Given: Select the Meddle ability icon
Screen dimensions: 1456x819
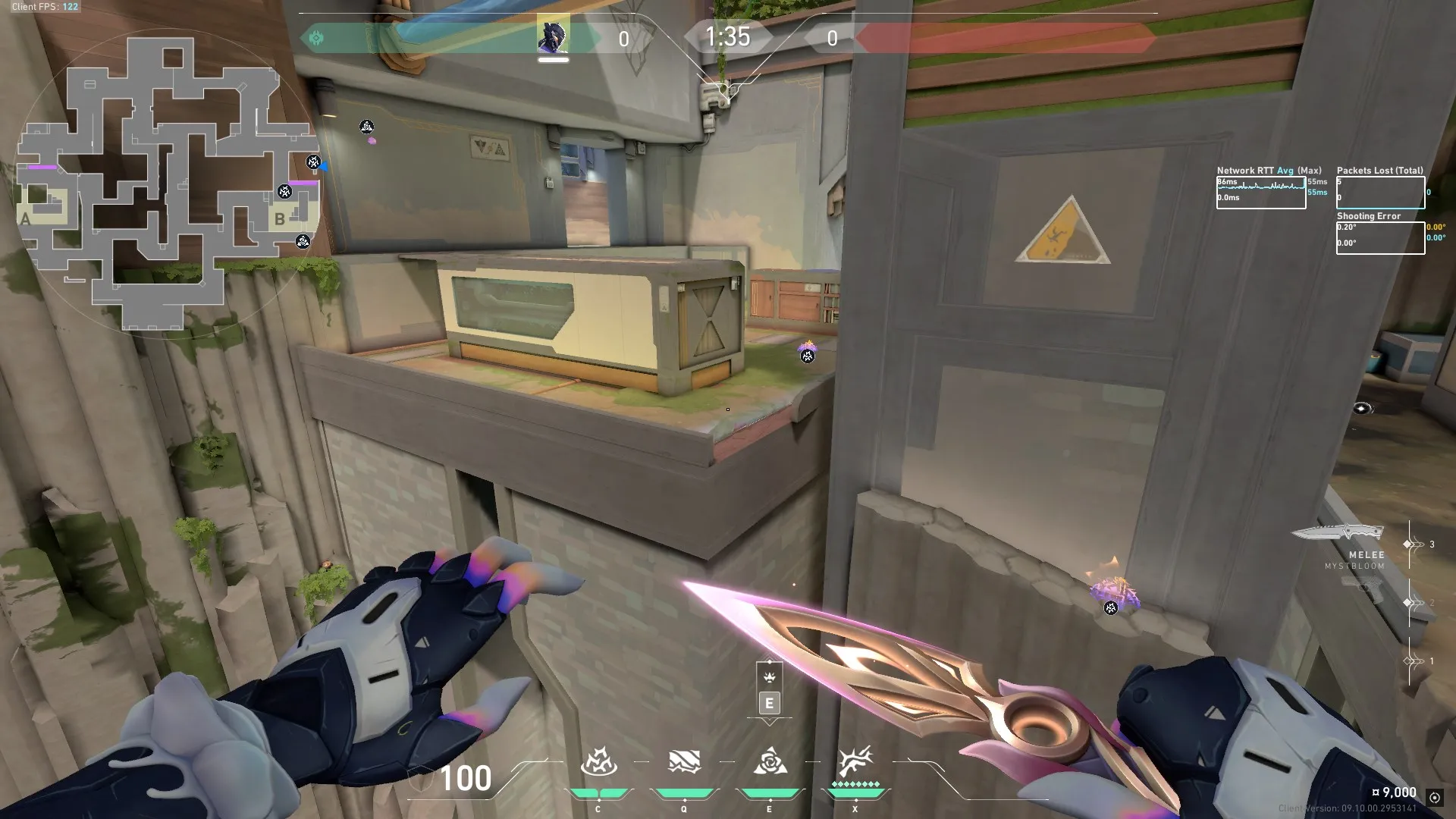Looking at the screenshot, I should click(x=683, y=761).
